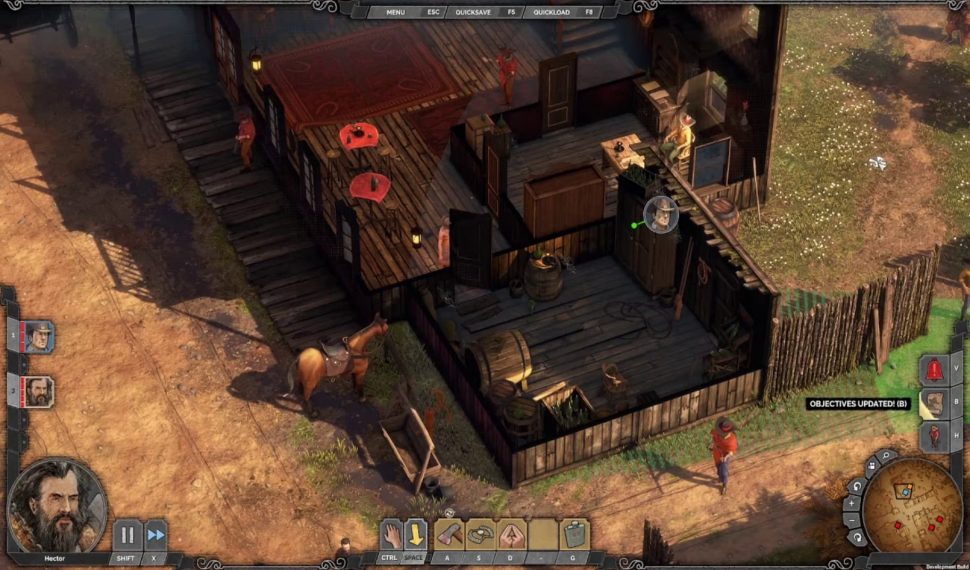Screen dimensions: 970x570
Task: Select the bearded character's small portrait
Action: coord(39,390)
